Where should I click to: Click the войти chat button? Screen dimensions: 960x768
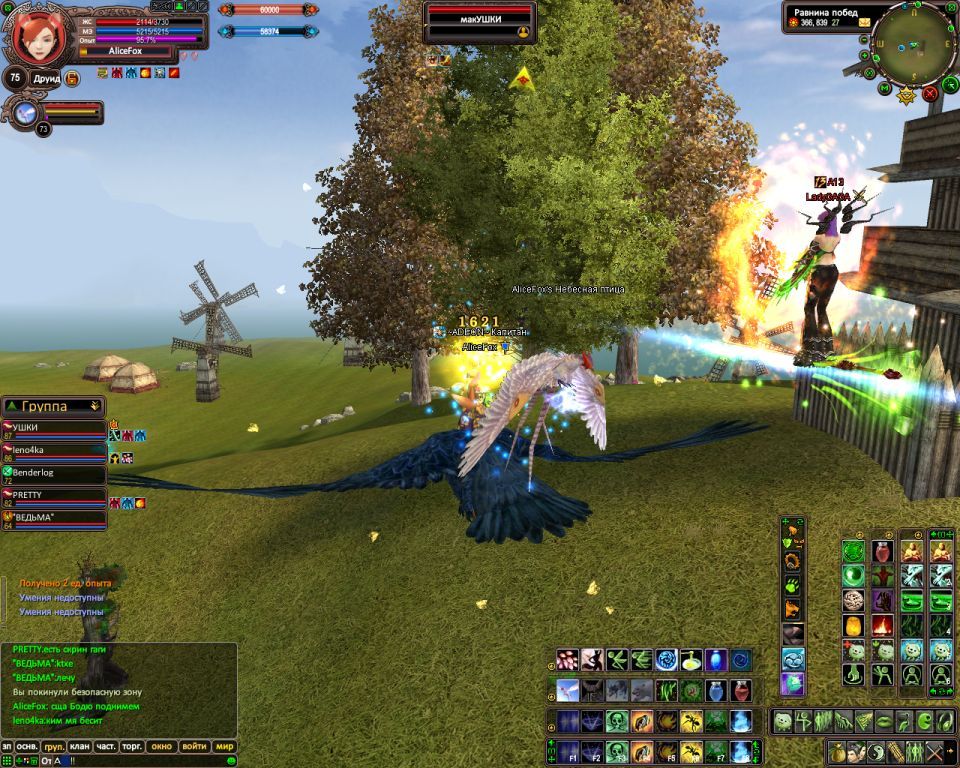tap(194, 746)
